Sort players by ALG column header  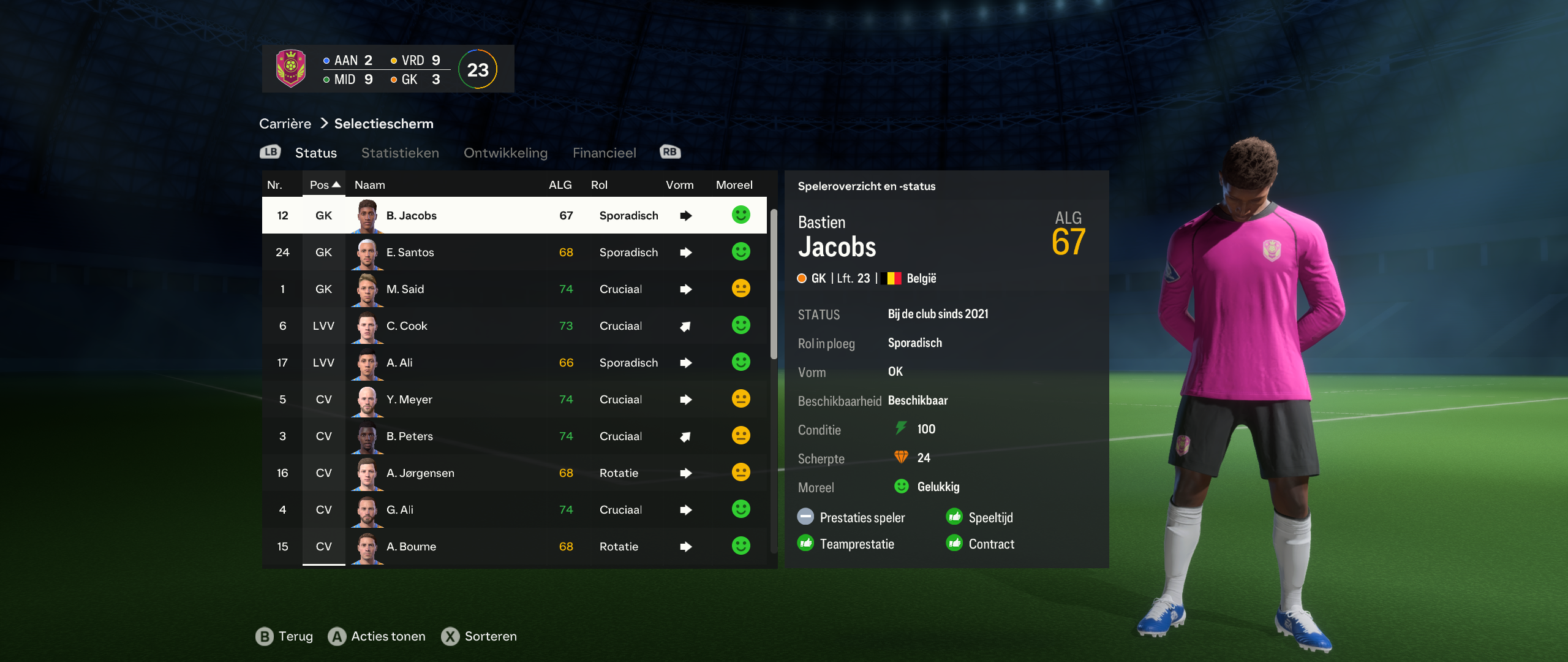pyautogui.click(x=560, y=185)
